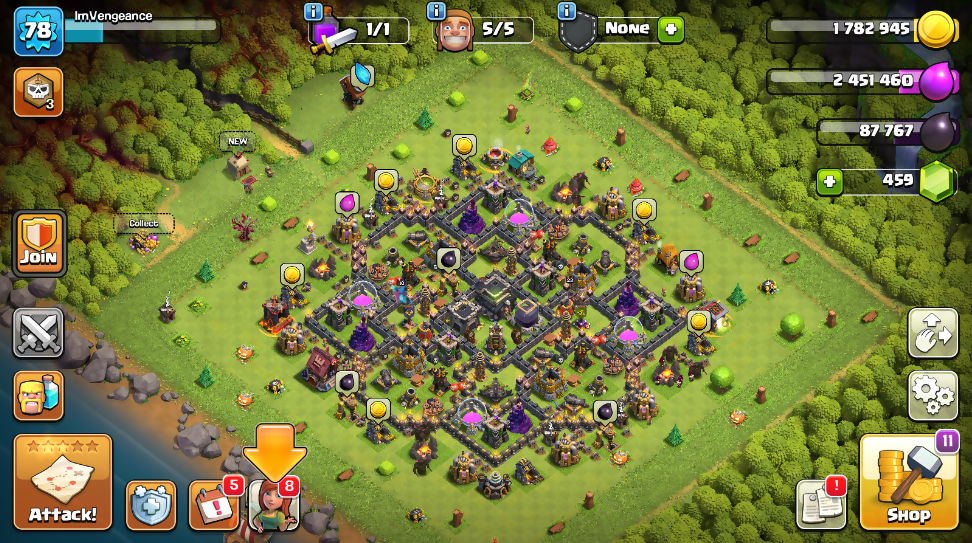
Task: Add gems with the green plus
Action: point(828,182)
